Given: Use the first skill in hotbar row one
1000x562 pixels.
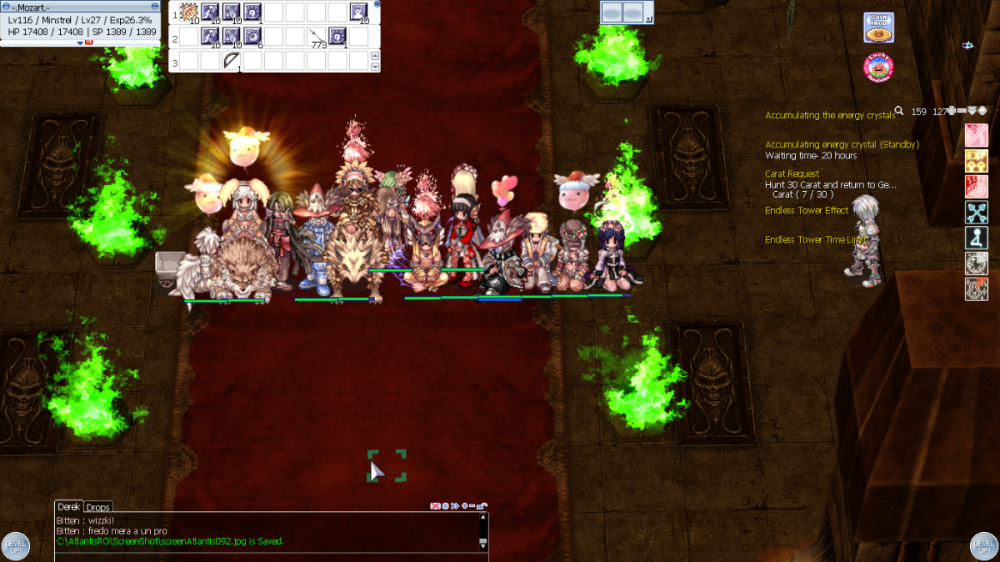Looking at the screenshot, I should click(187, 13).
